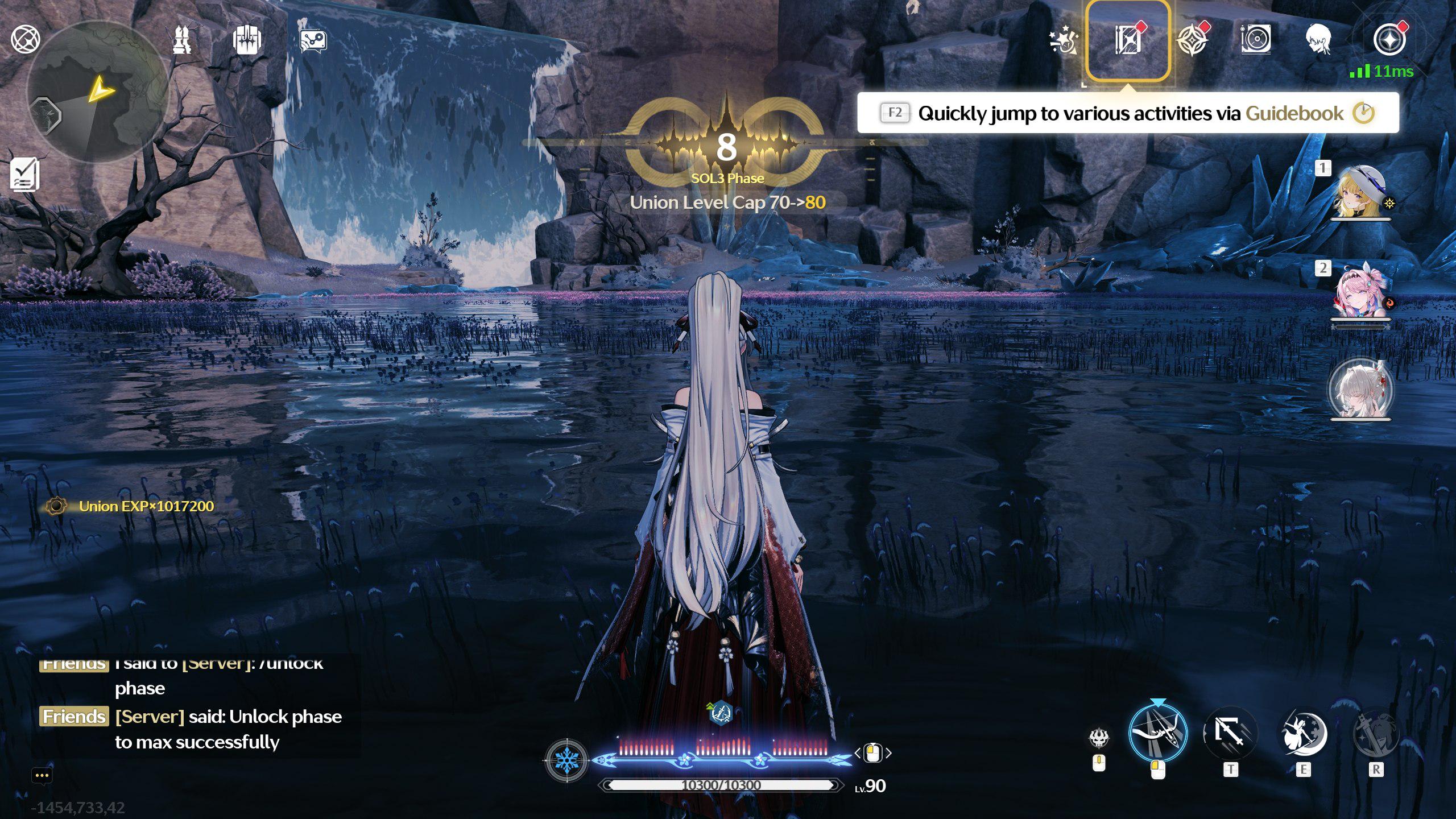Activate the glowing bow attack skill
The image size is (1456, 819).
1157,734
